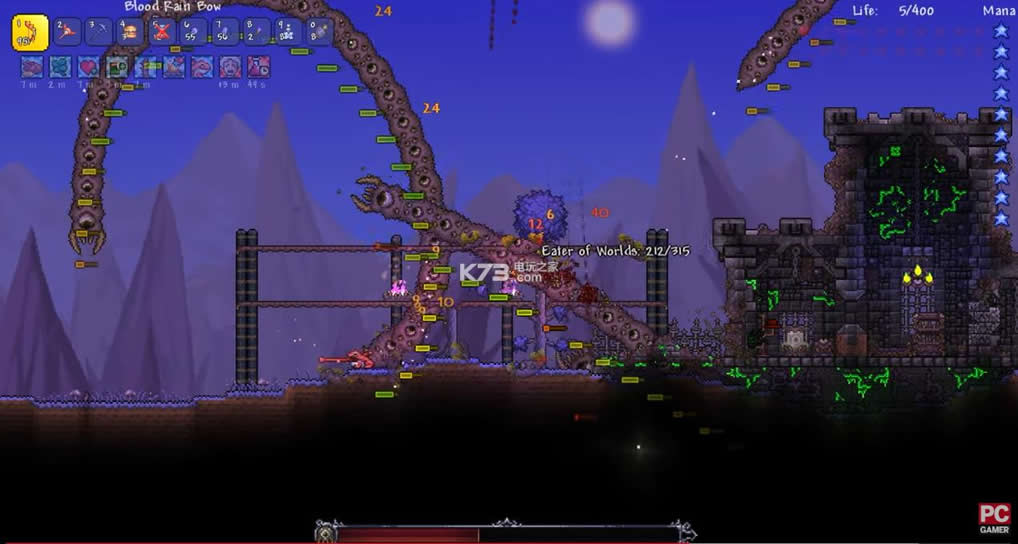Viewport: 1018px width, 544px height.
Task: Select the Blood Rain Bow hotbar slot
Action: 30,32
